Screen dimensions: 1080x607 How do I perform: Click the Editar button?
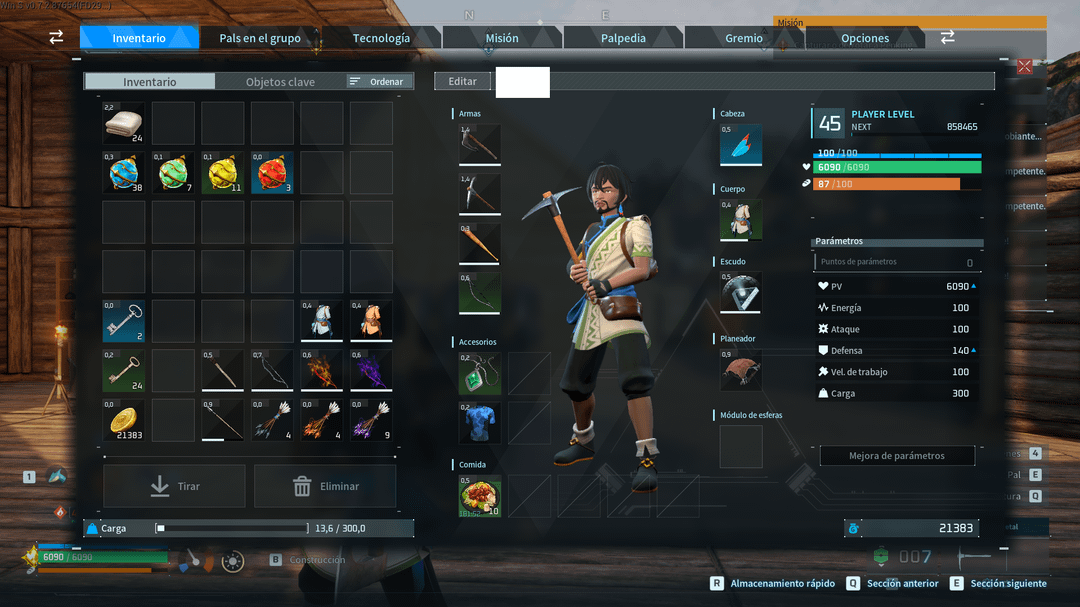(x=463, y=81)
